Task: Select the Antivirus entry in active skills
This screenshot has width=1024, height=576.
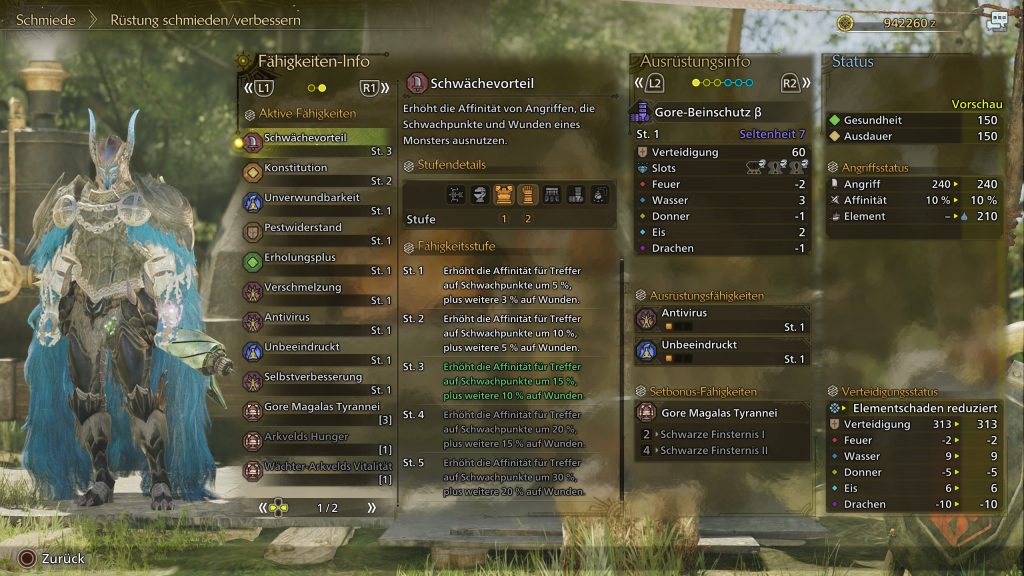Action: pyautogui.click(x=317, y=323)
